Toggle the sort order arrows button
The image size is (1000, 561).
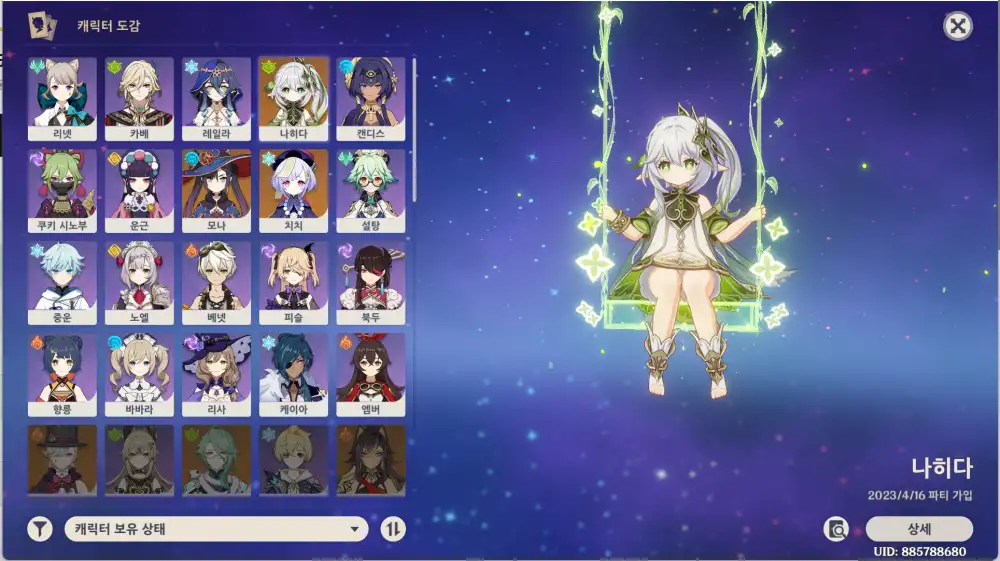pos(393,529)
